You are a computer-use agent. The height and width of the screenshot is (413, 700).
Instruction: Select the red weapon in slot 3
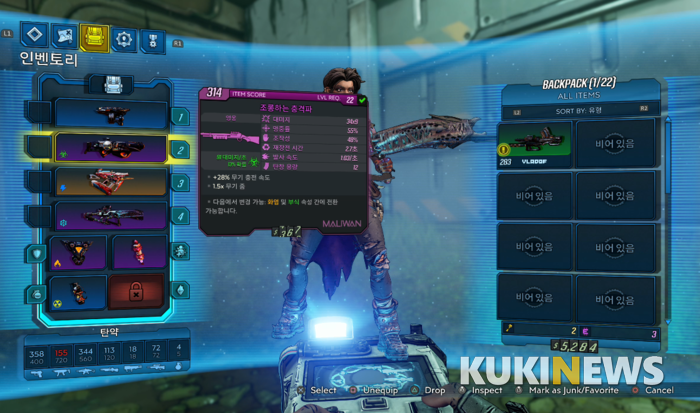(x=110, y=182)
